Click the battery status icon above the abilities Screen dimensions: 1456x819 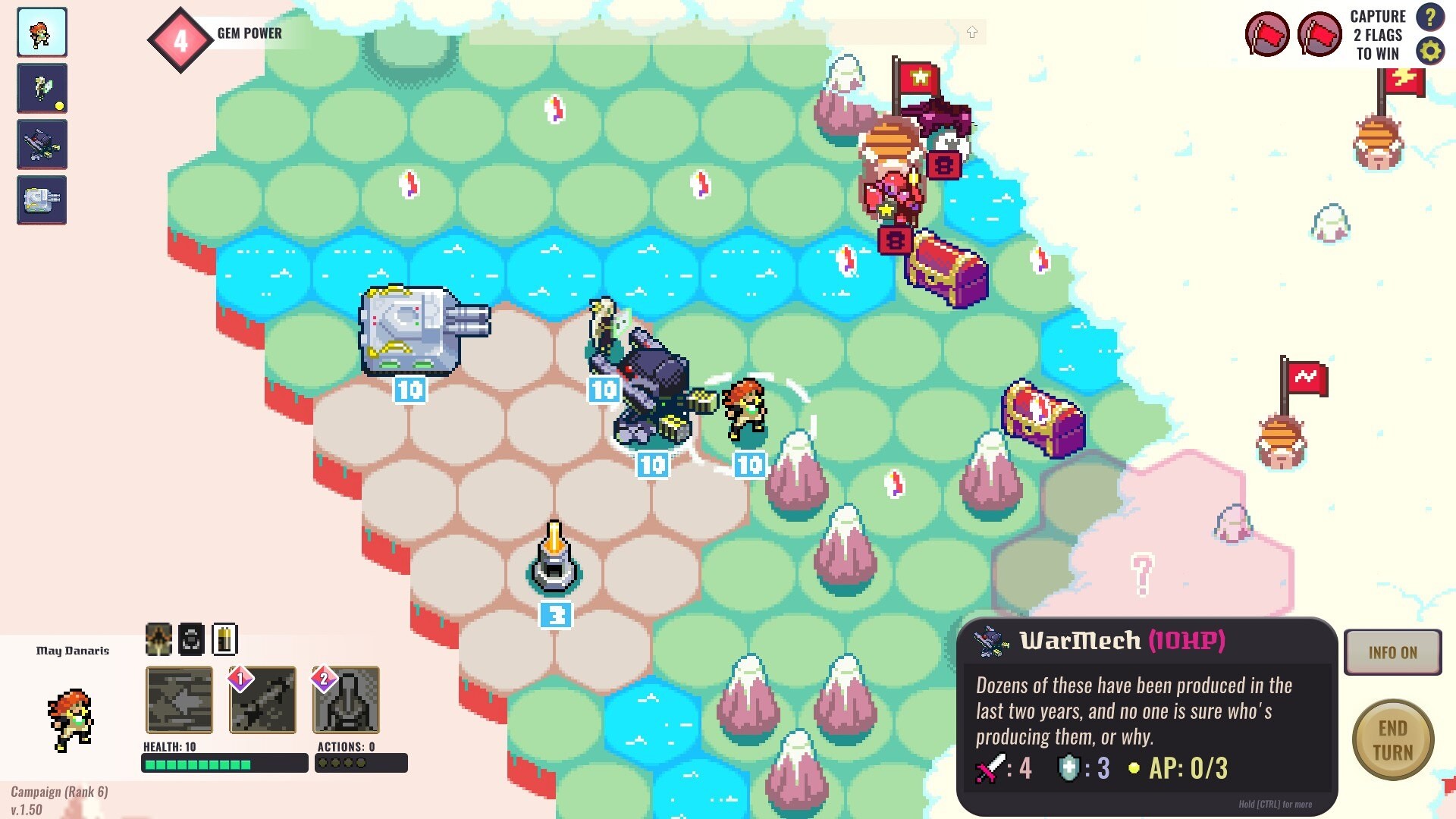tap(222, 639)
